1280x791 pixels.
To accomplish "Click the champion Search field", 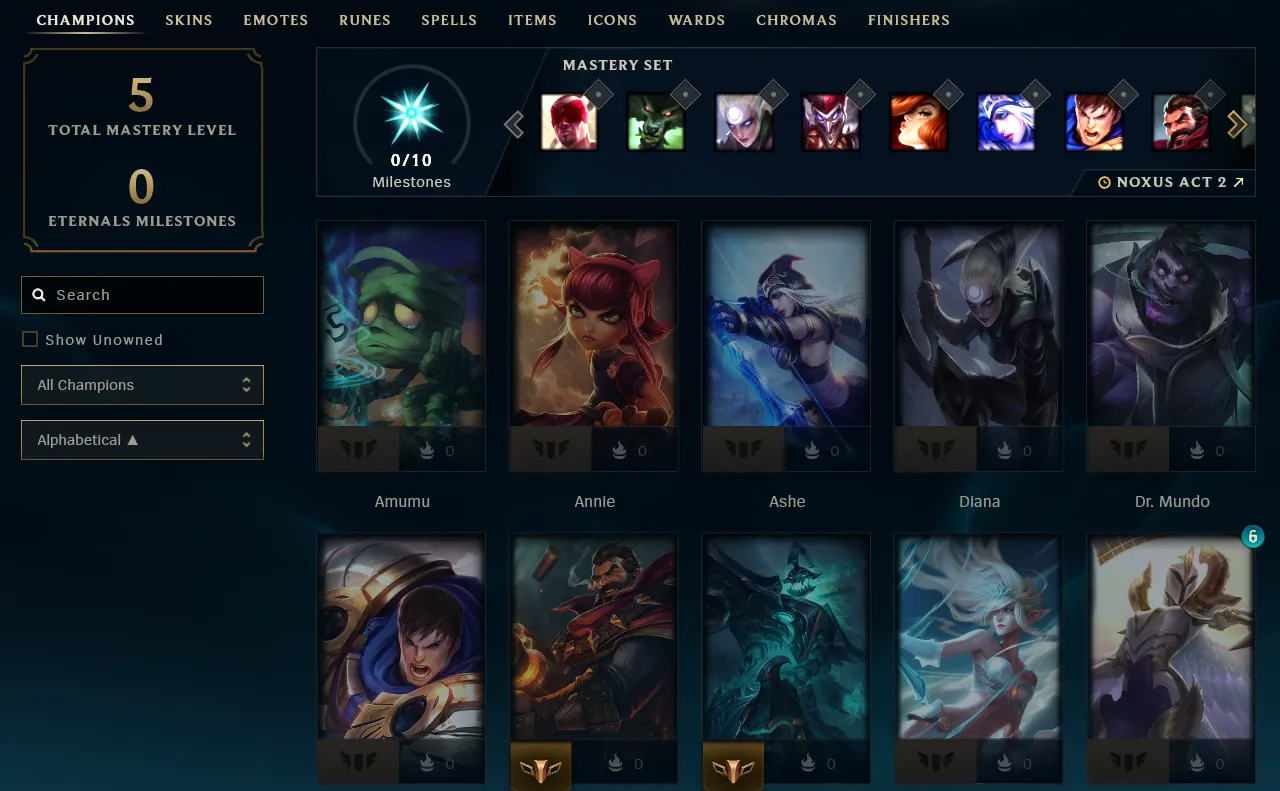I will (x=142, y=295).
